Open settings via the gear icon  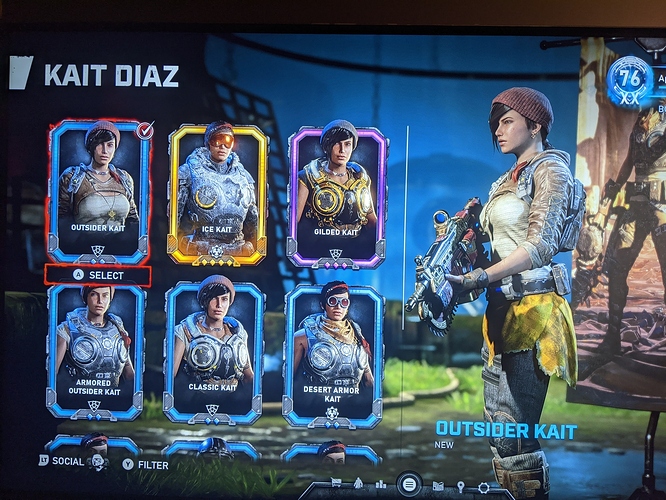(484, 488)
